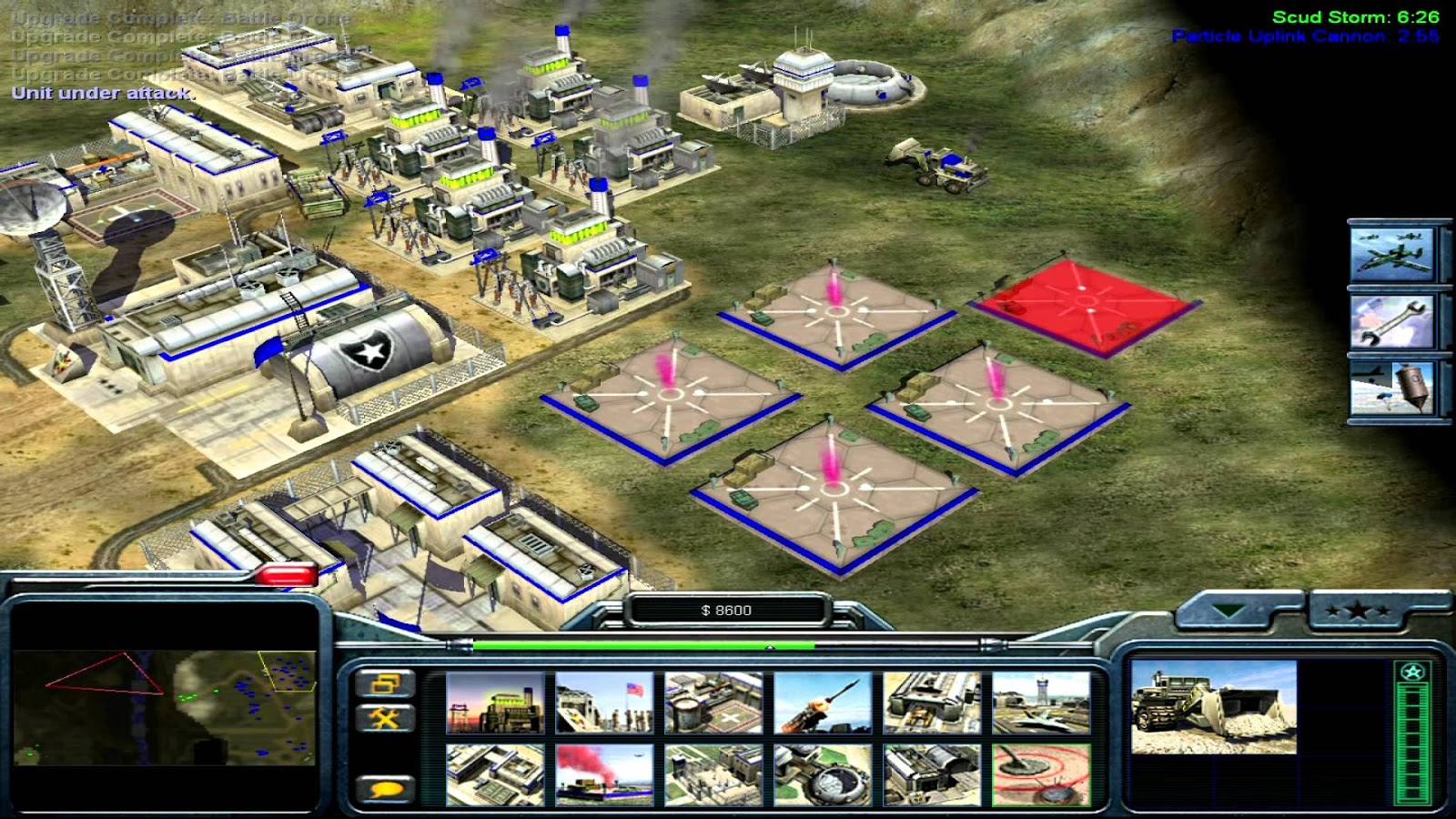Open the Generals promotion stars menu
The height and width of the screenshot is (819, 1456).
pyautogui.click(x=1357, y=614)
